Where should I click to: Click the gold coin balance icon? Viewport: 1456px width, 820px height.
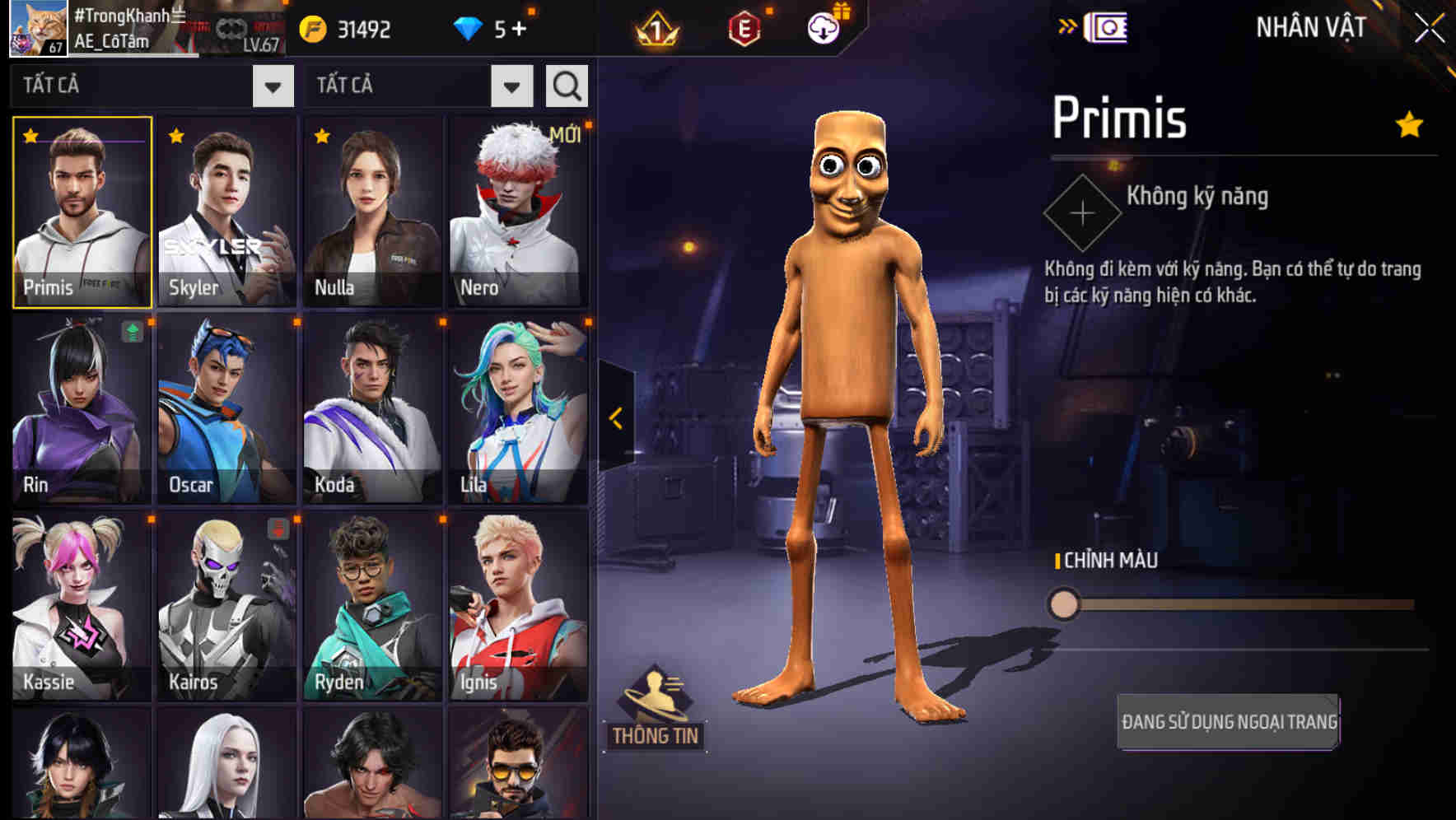click(x=313, y=27)
